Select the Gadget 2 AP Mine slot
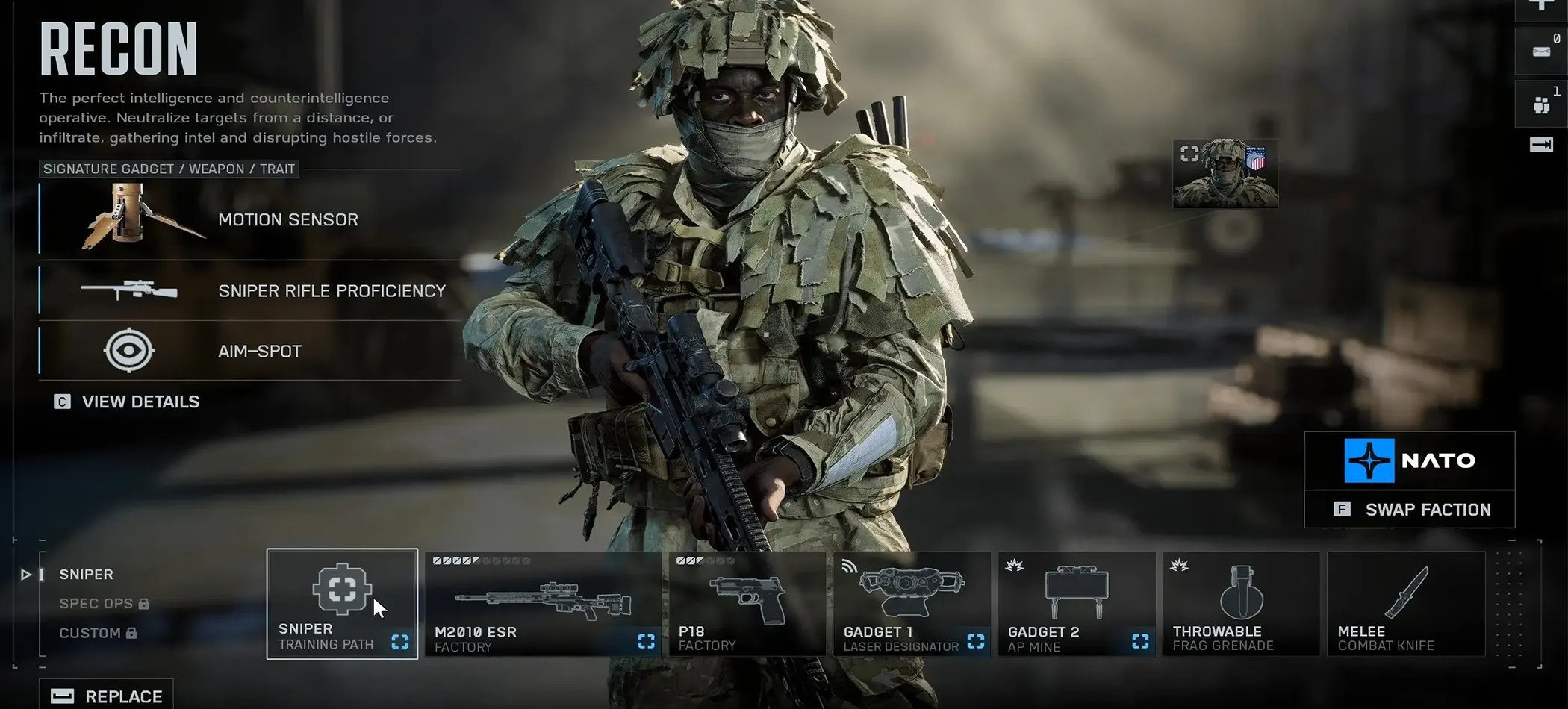Image resolution: width=1568 pixels, height=709 pixels. pos(1076,604)
